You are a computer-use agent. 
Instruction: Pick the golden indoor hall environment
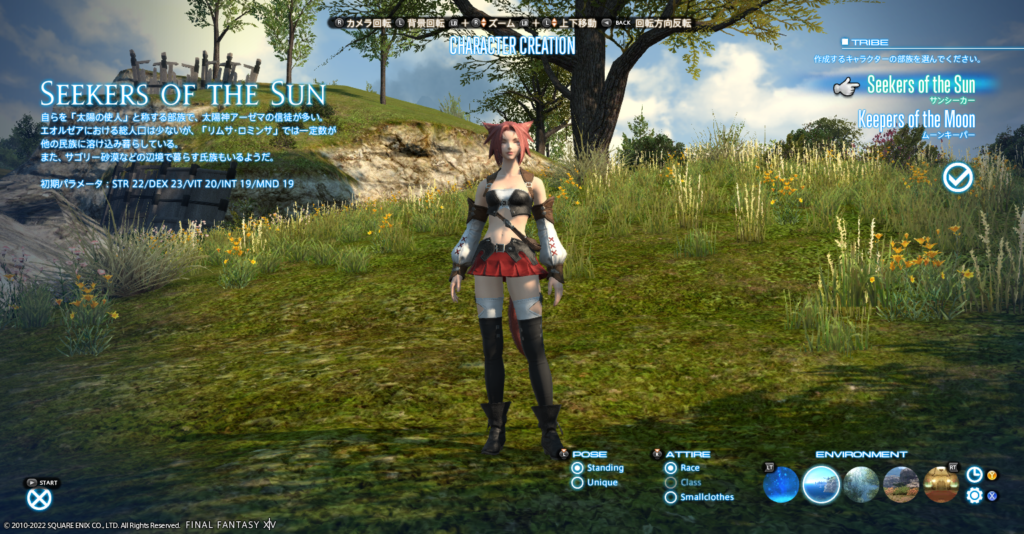(941, 485)
